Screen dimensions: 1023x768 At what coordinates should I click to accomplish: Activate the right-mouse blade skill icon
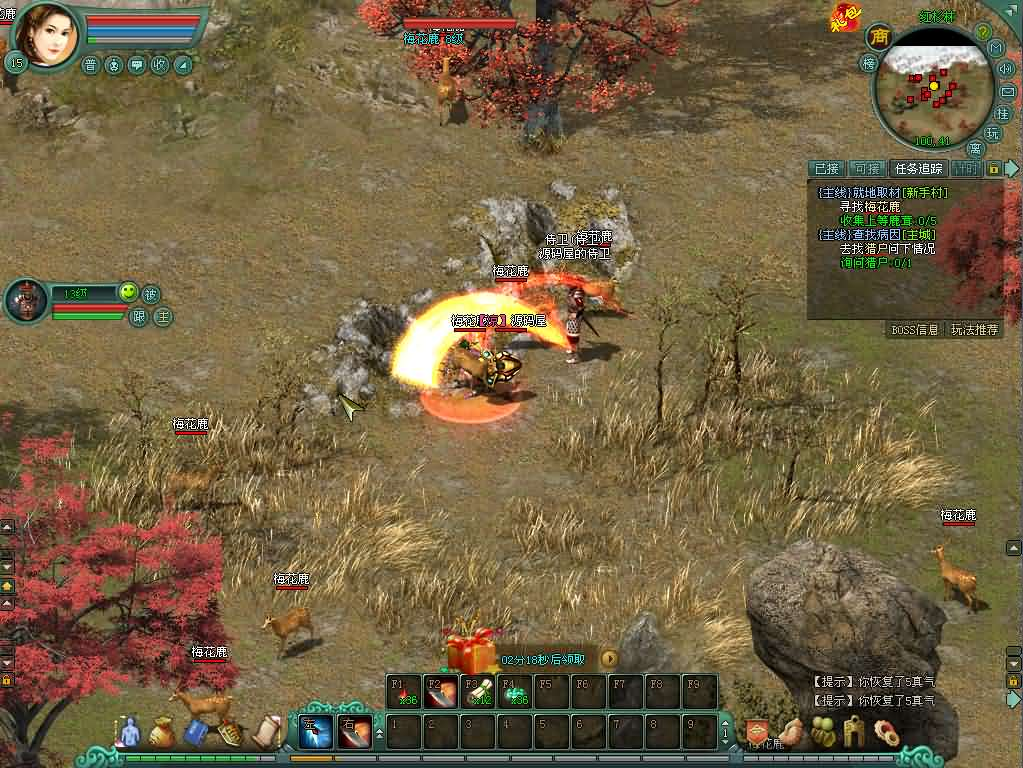click(355, 731)
